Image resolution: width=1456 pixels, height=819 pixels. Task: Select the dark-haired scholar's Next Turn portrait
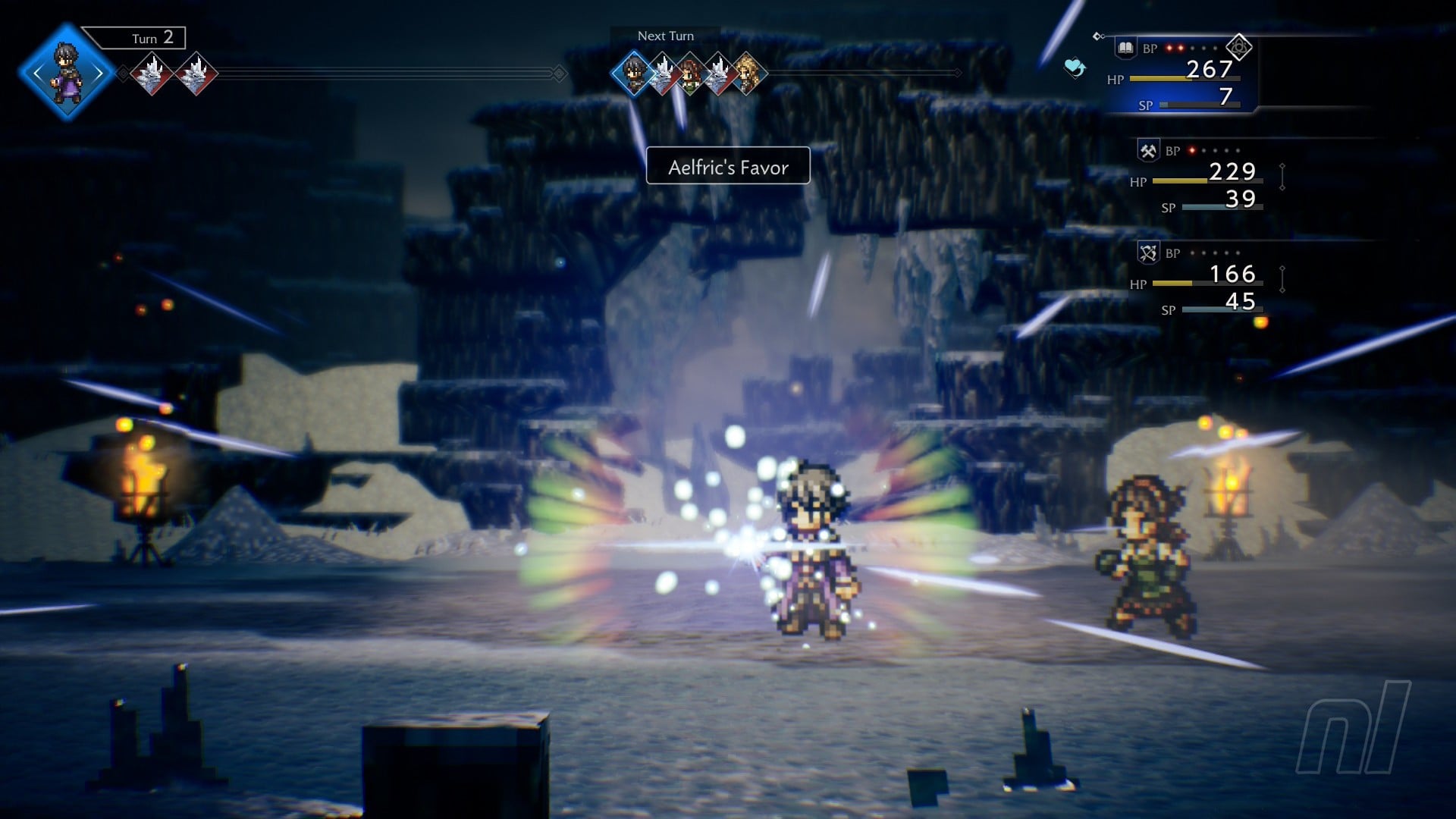click(x=633, y=74)
